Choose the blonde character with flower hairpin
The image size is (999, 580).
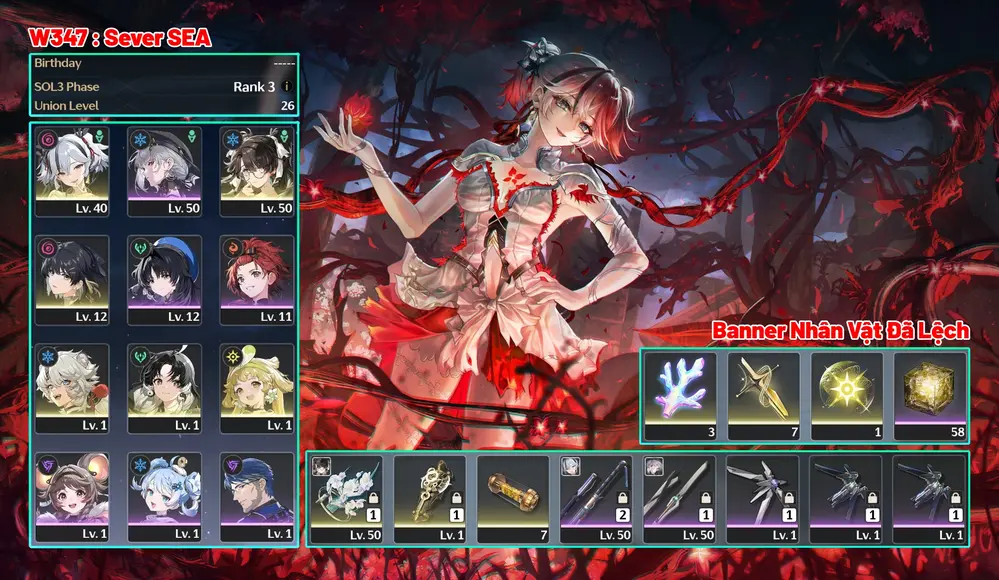click(257, 387)
